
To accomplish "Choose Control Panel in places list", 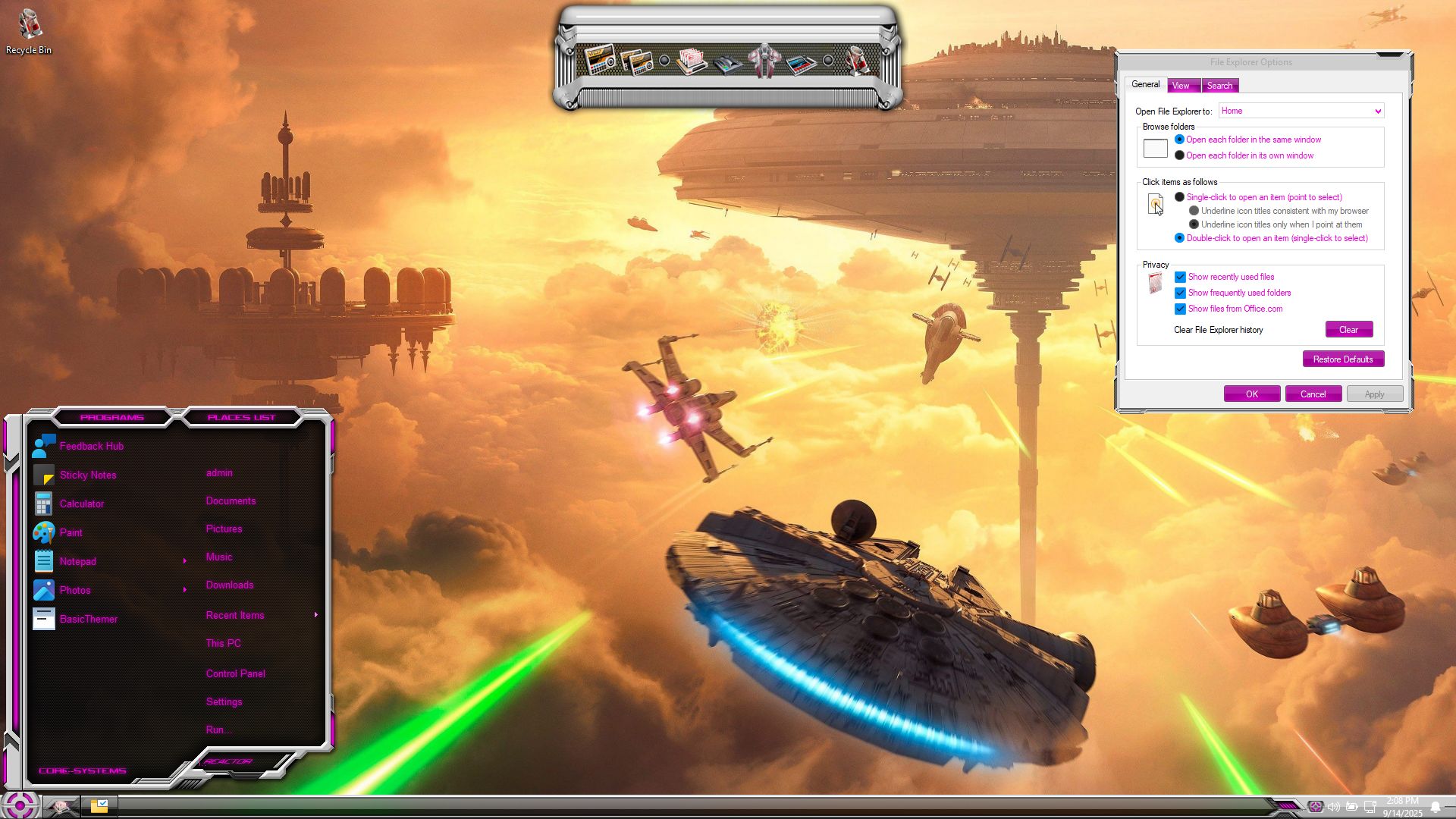I will click(235, 674).
